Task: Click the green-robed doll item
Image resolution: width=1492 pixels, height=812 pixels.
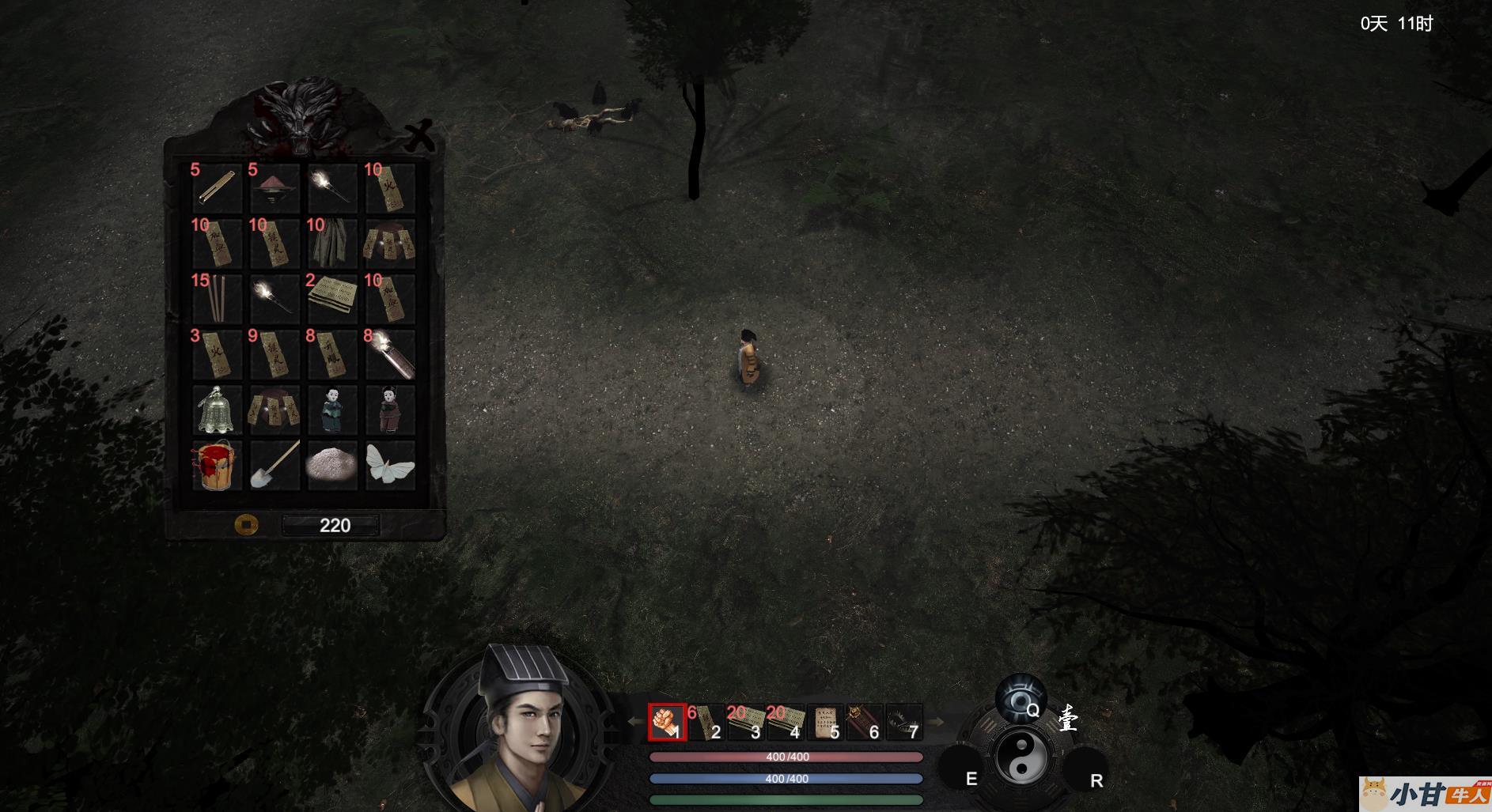Action: pos(331,410)
